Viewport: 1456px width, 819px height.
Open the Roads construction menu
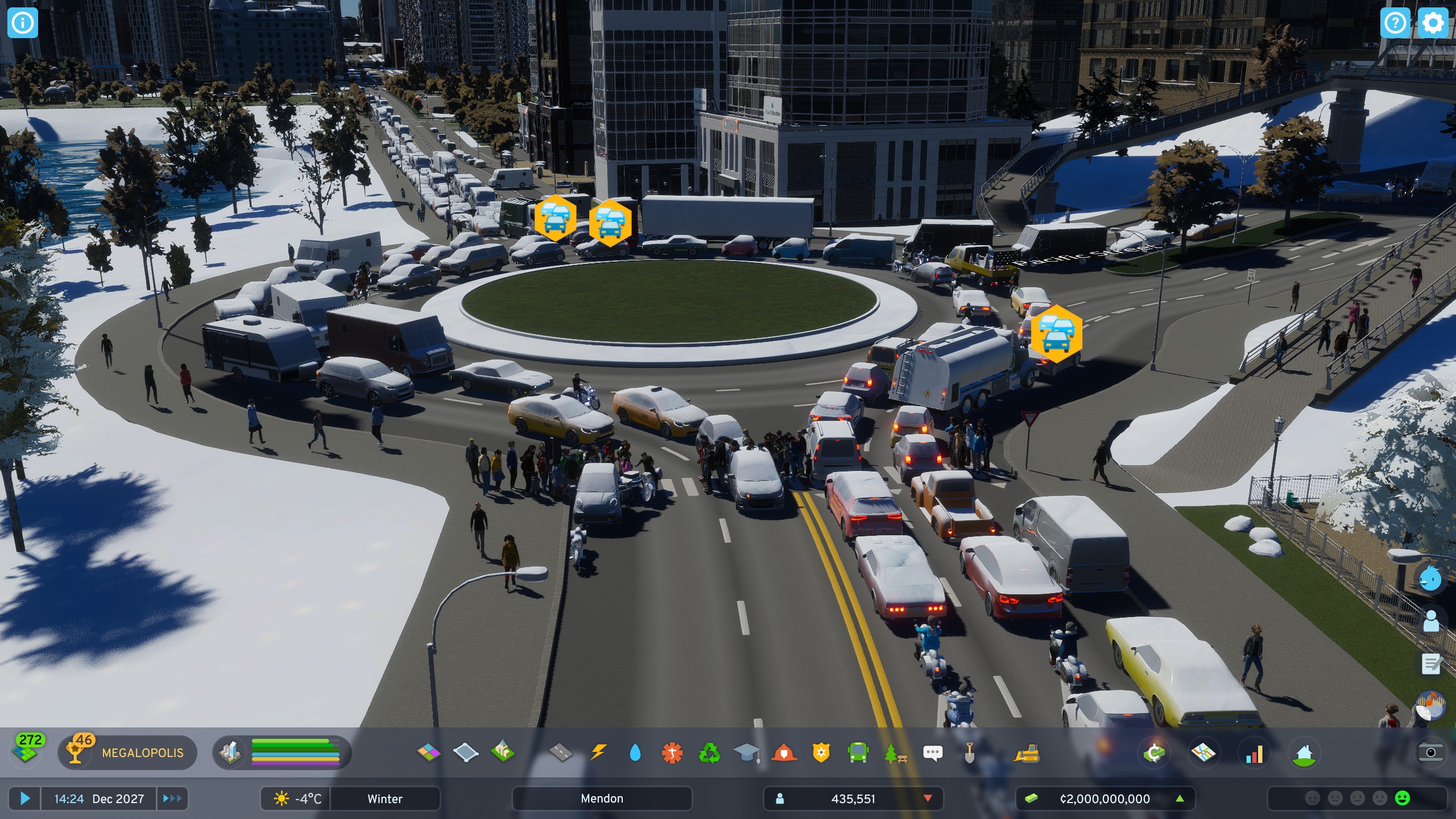point(560,752)
